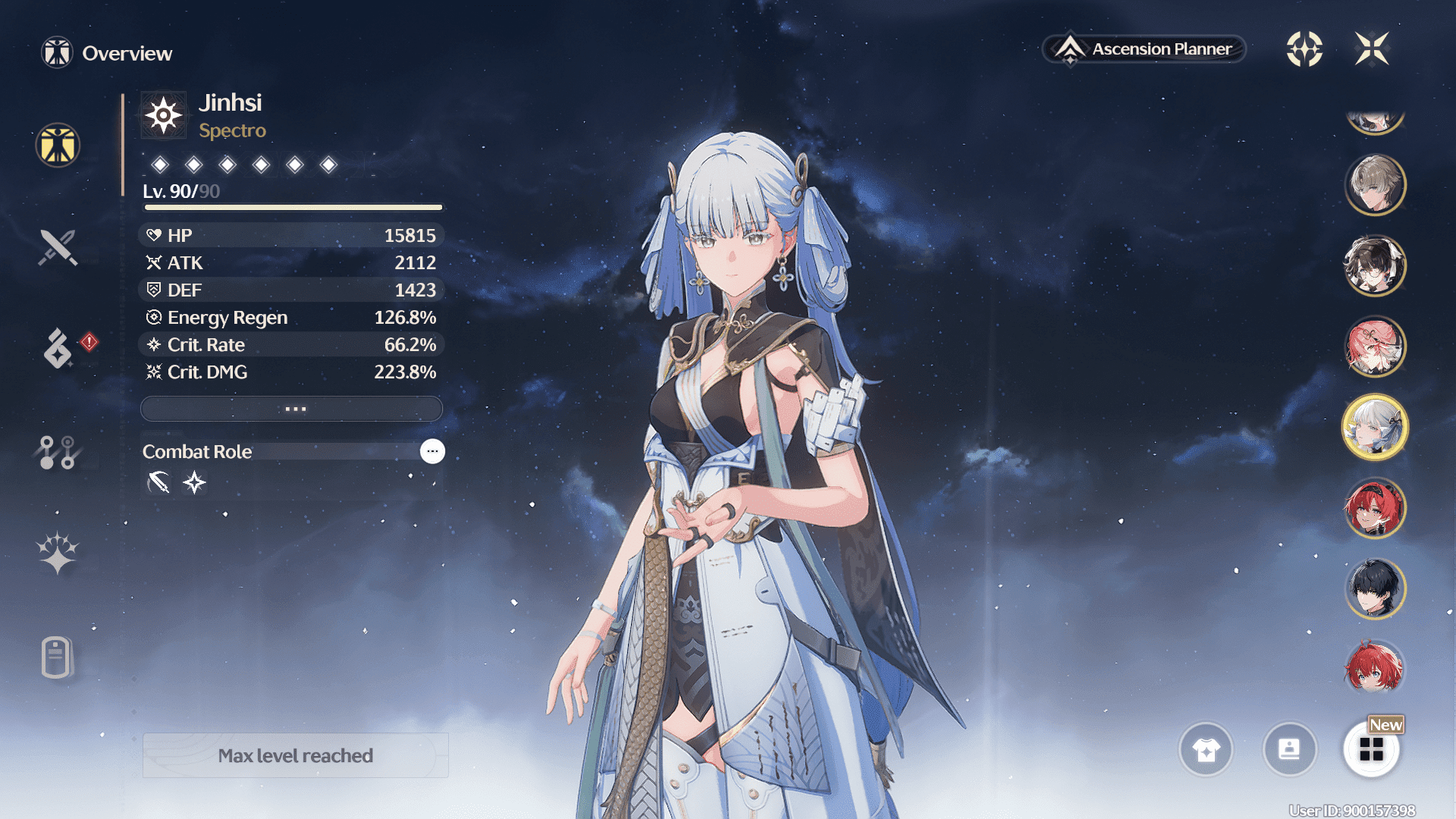Image resolution: width=1456 pixels, height=819 pixels.
Task: Select the red-haired character with black headband
Action: pos(1375,508)
